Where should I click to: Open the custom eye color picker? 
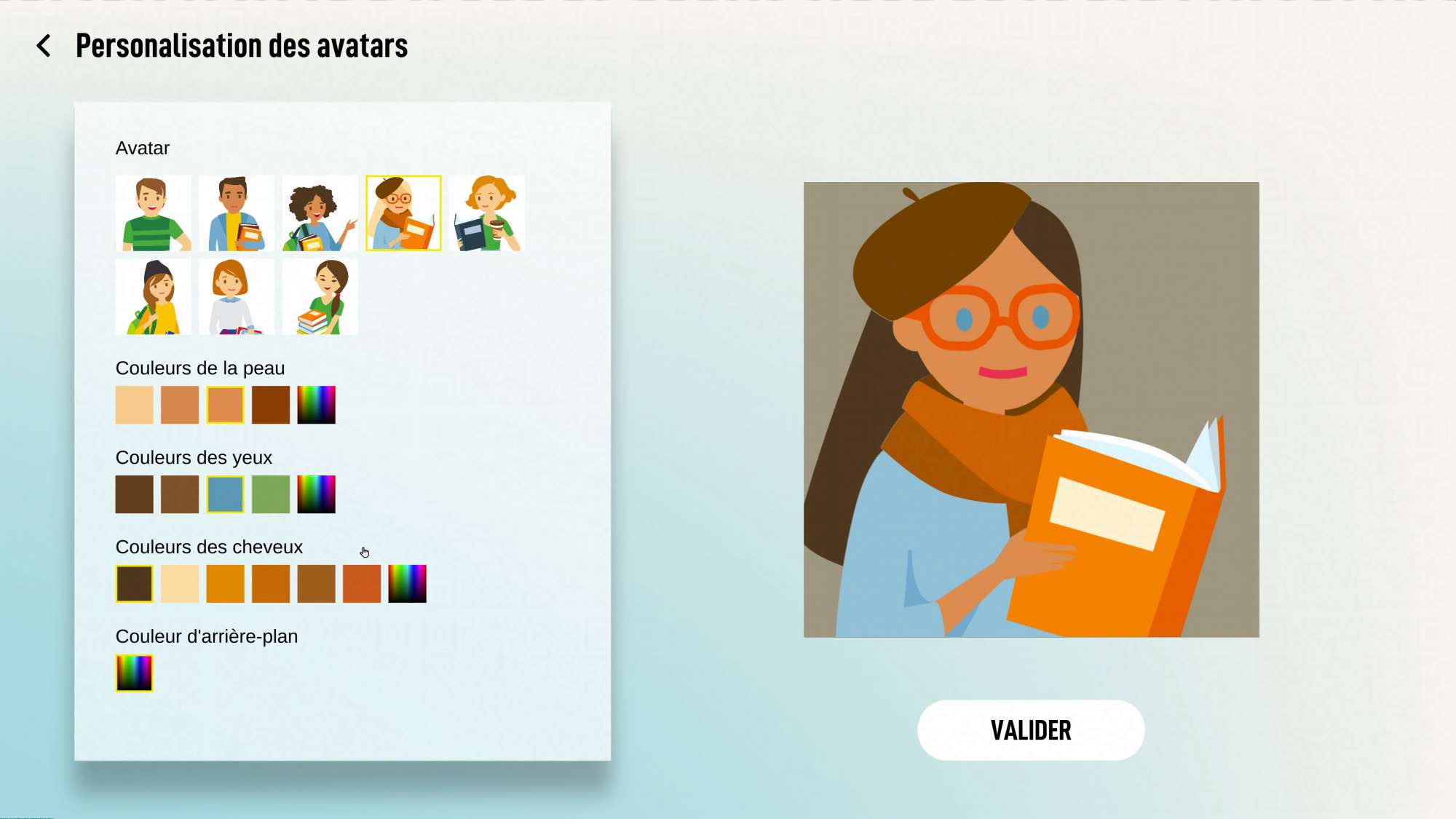click(316, 494)
